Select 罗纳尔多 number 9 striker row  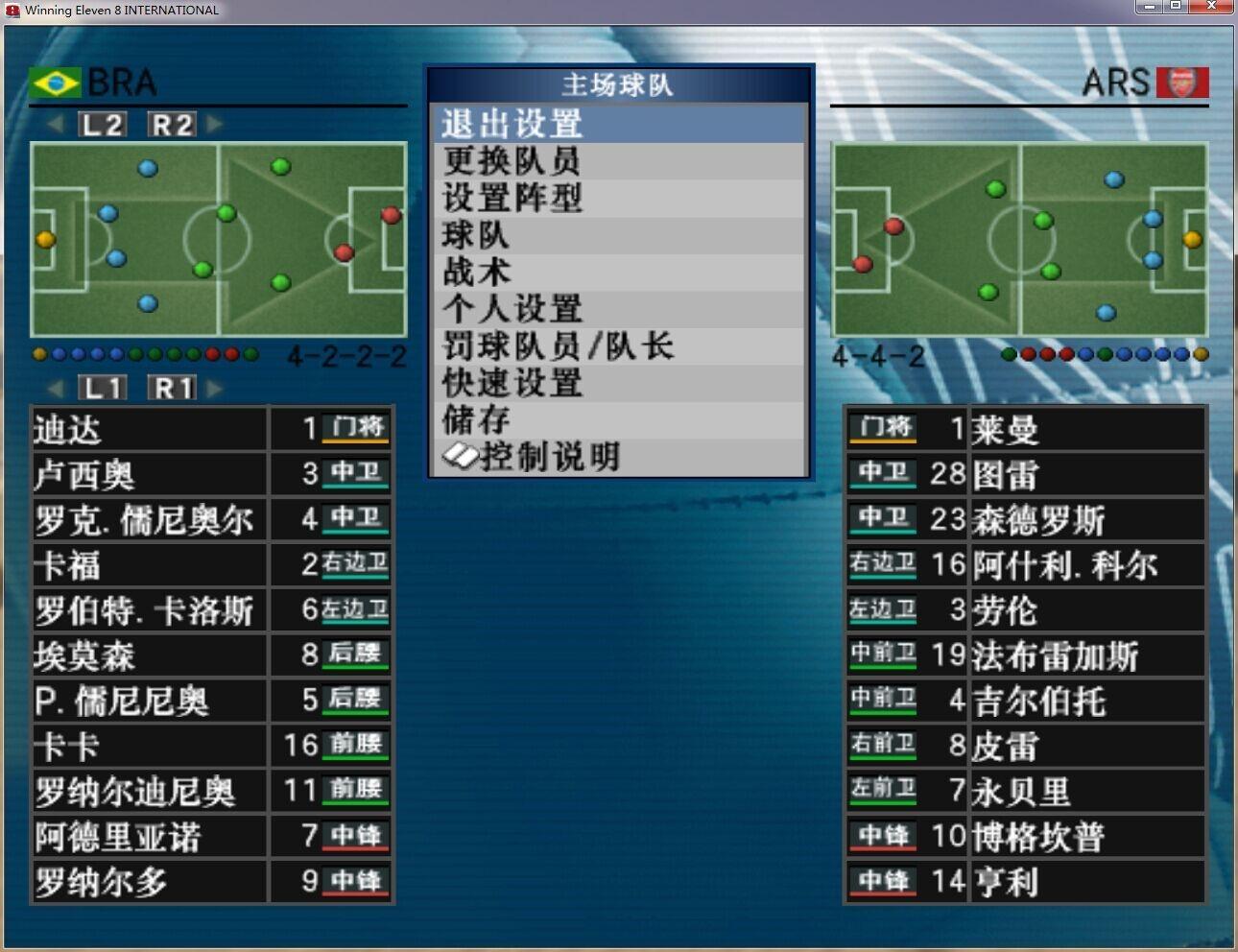[211, 881]
